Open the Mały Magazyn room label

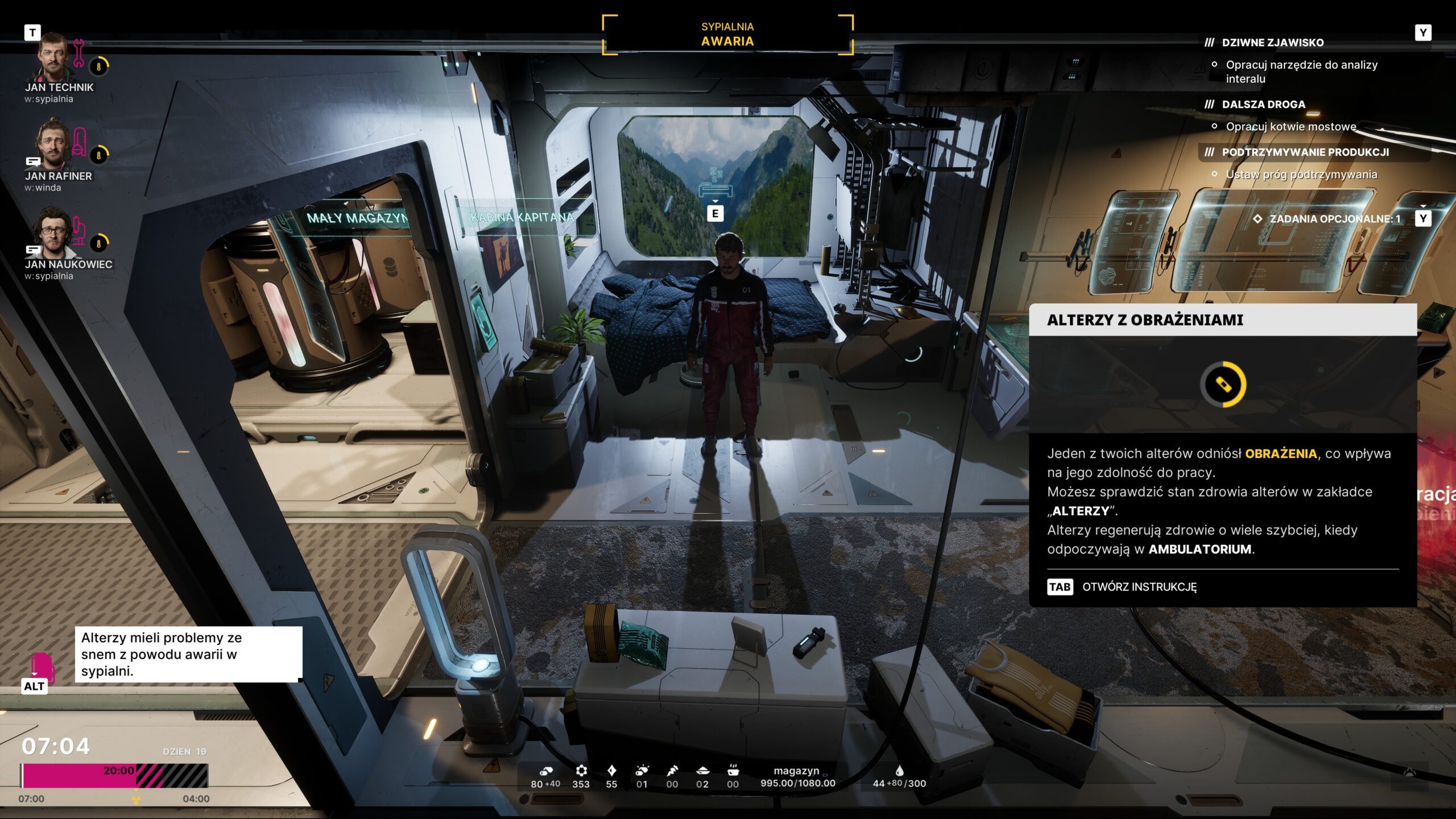[x=357, y=218]
